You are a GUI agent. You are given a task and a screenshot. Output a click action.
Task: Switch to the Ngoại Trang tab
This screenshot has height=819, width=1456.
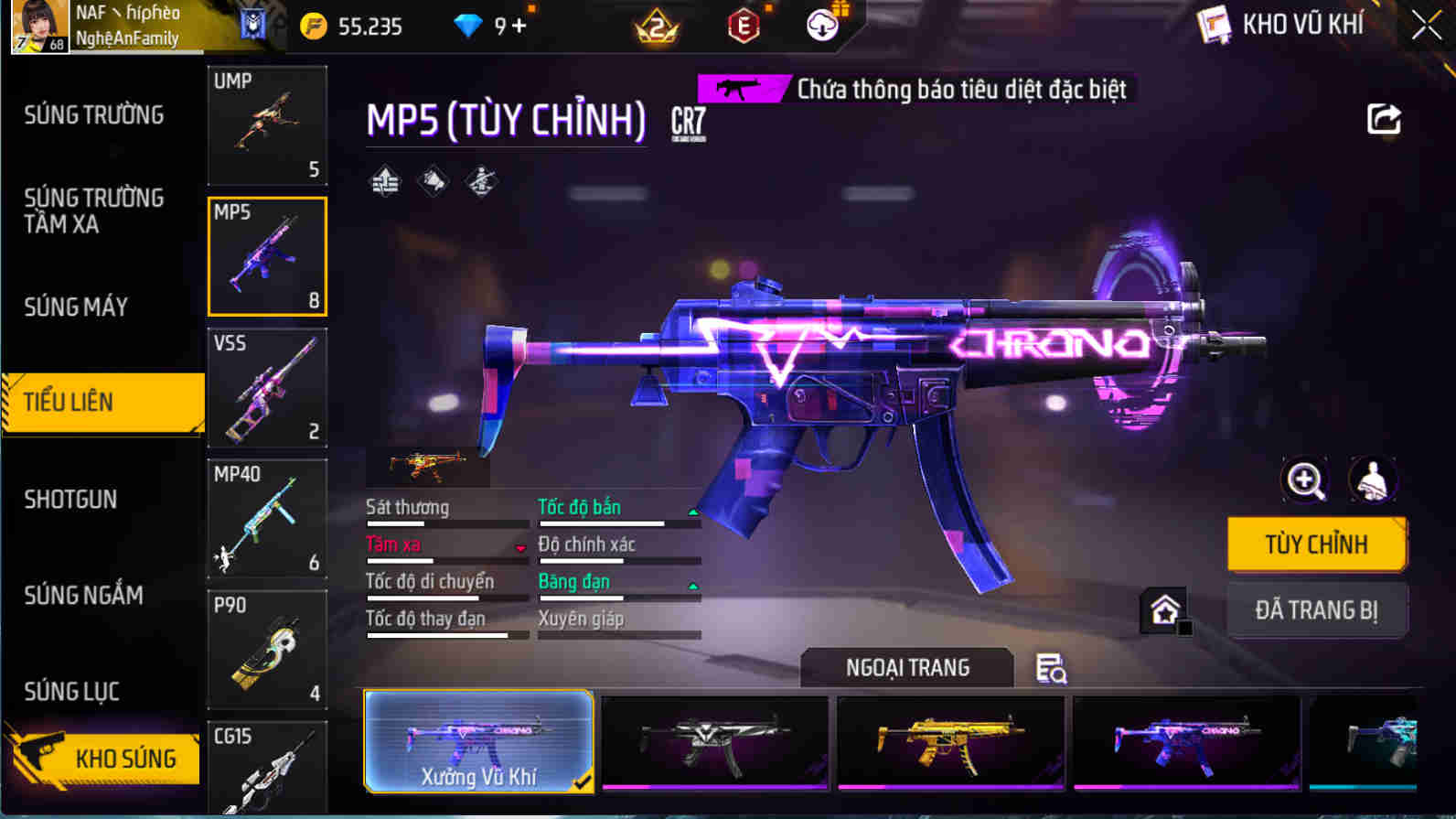[906, 667]
